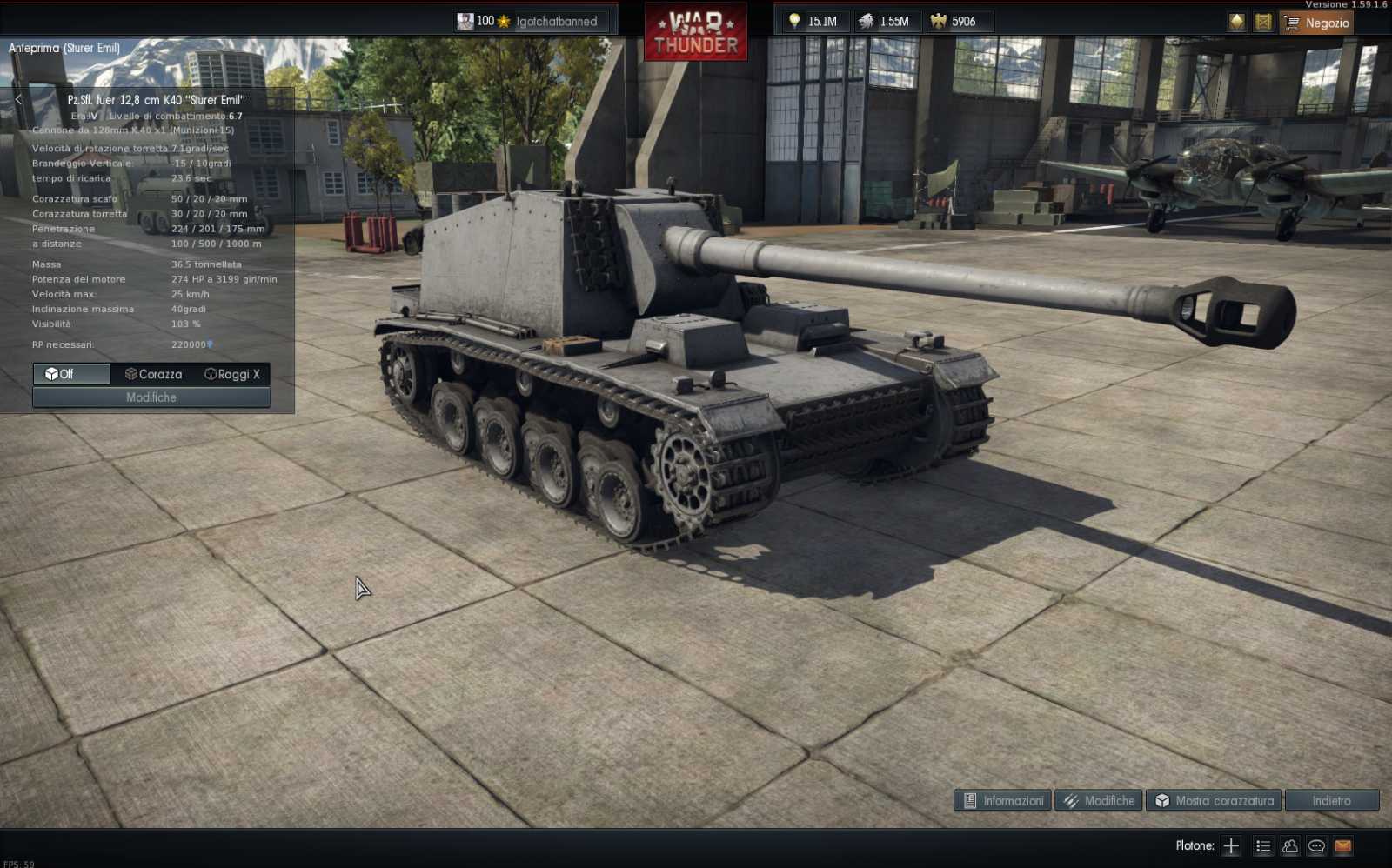Open Informazioni at the bottom bar
Image resolution: width=1392 pixels, height=868 pixels.
(1001, 800)
